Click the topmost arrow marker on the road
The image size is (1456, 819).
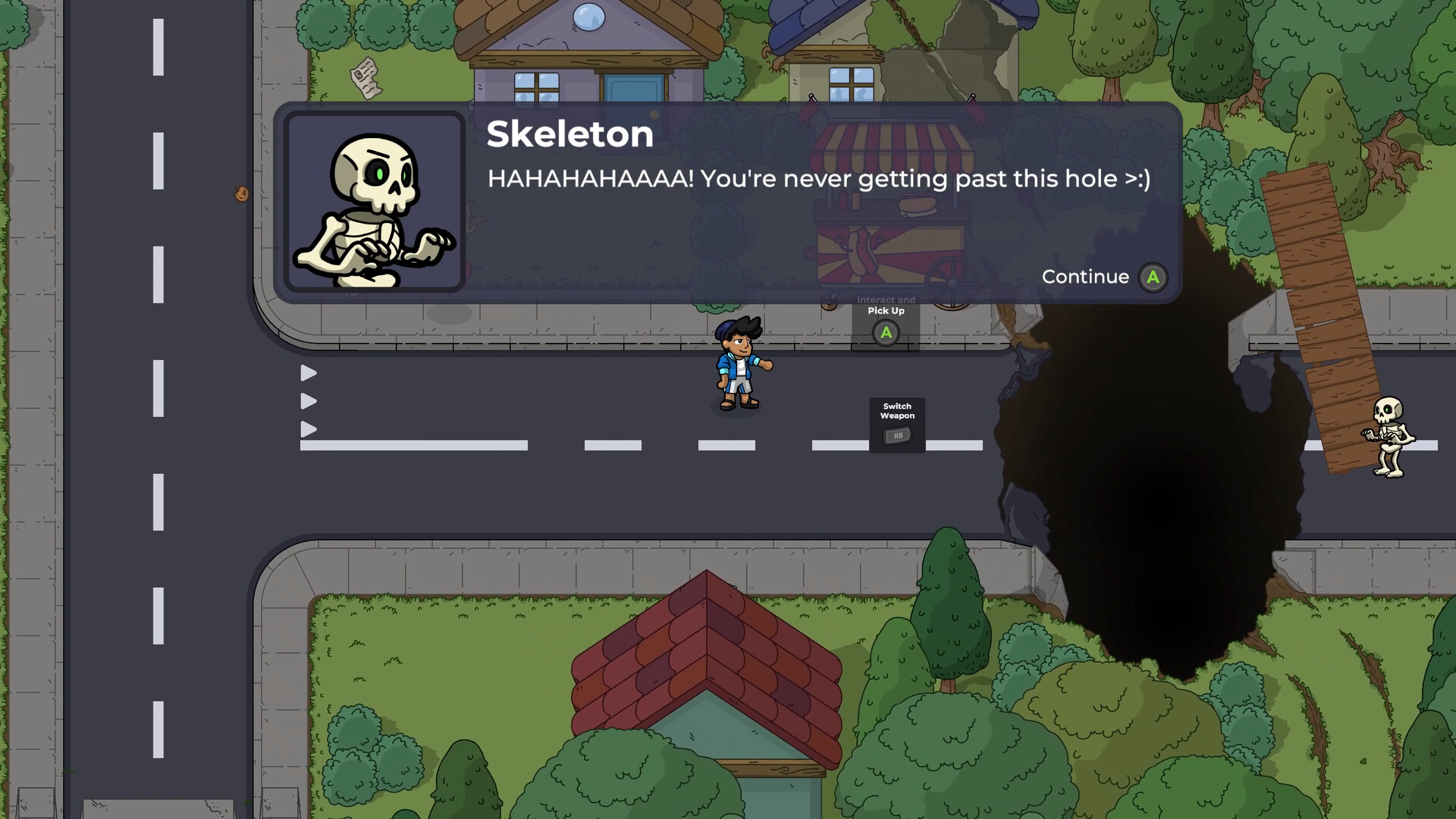point(307,372)
